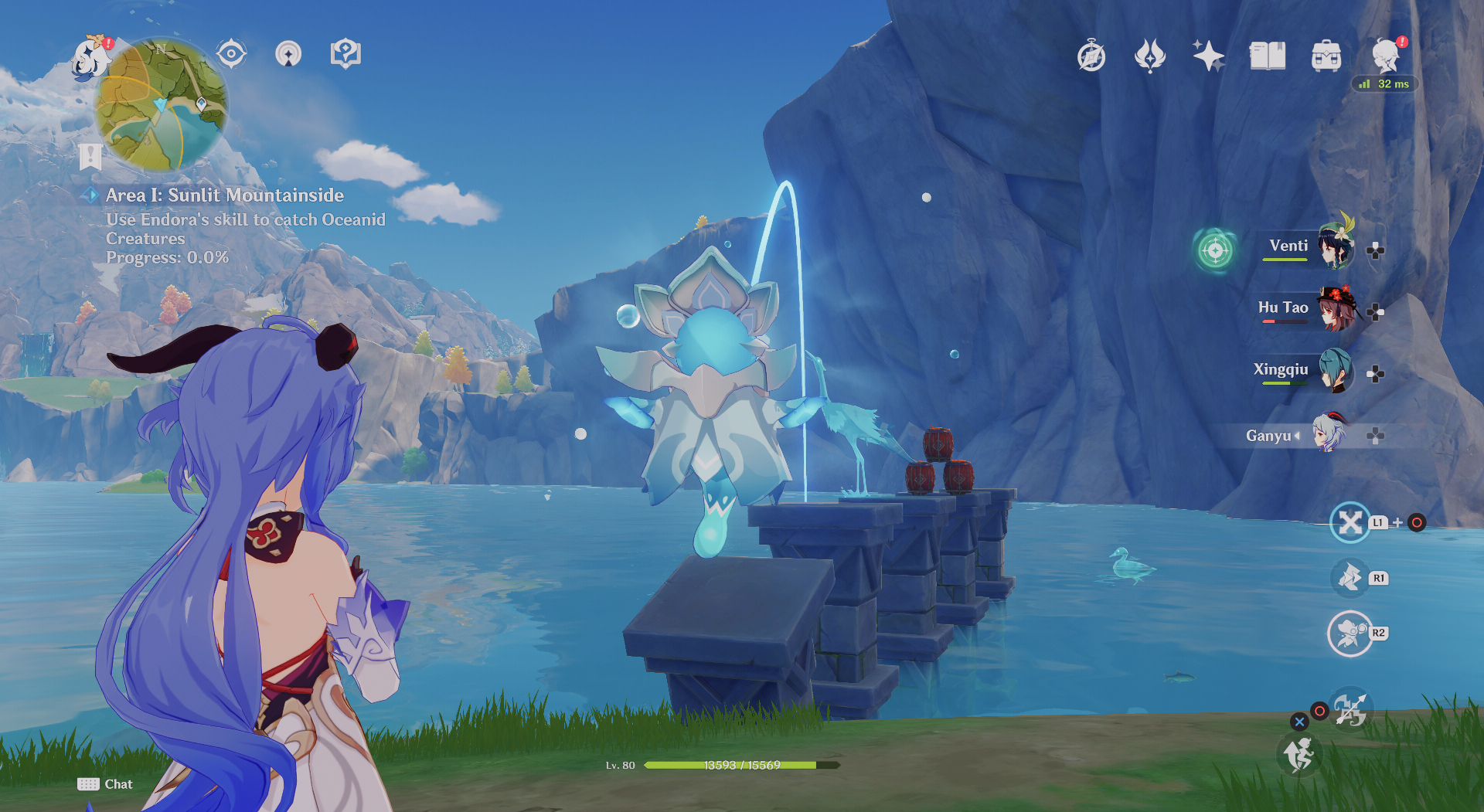Click the arrow next to Ganyu's name
The image size is (1484, 812).
[x=1298, y=436]
